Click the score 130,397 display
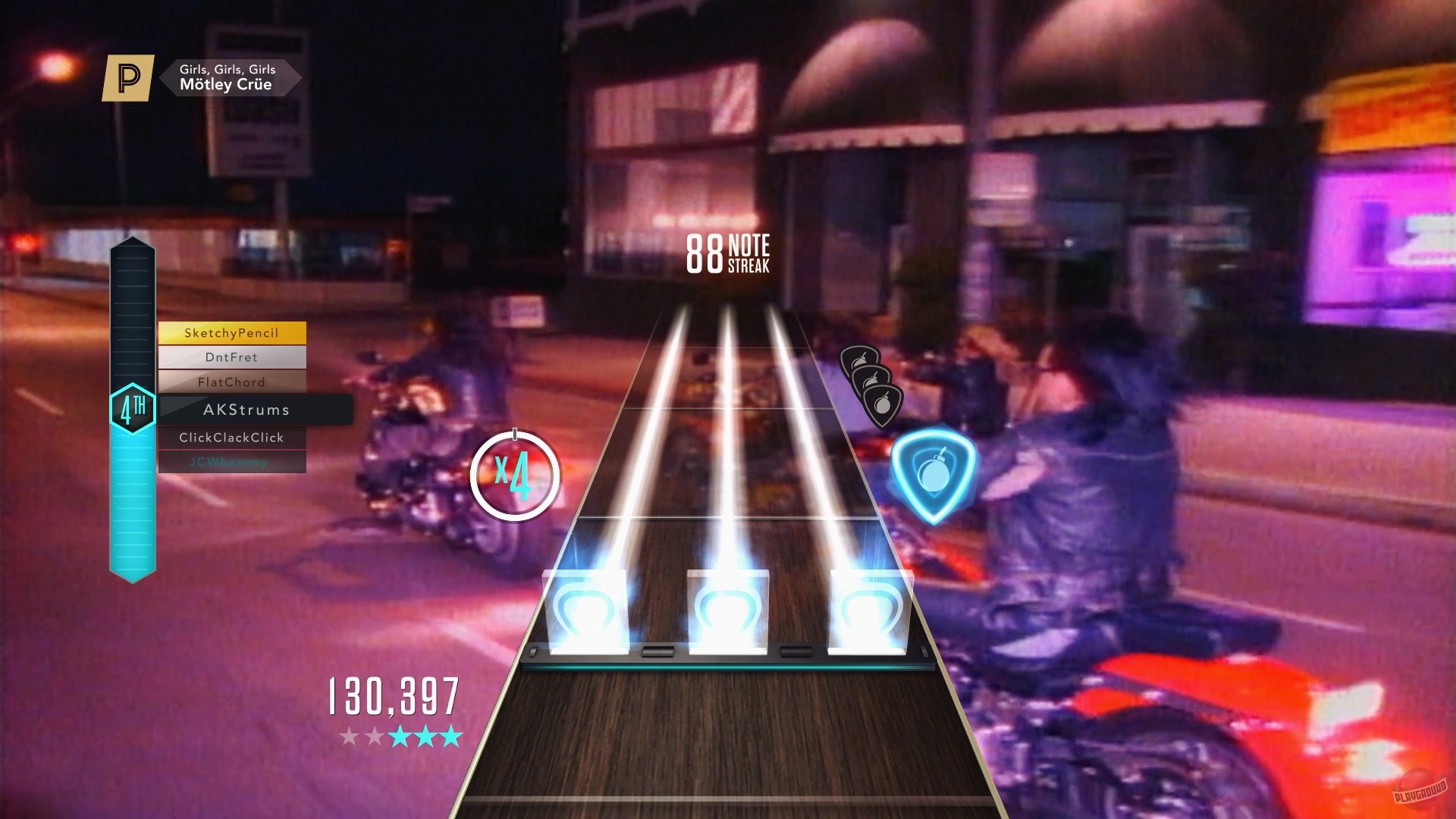 click(x=395, y=695)
